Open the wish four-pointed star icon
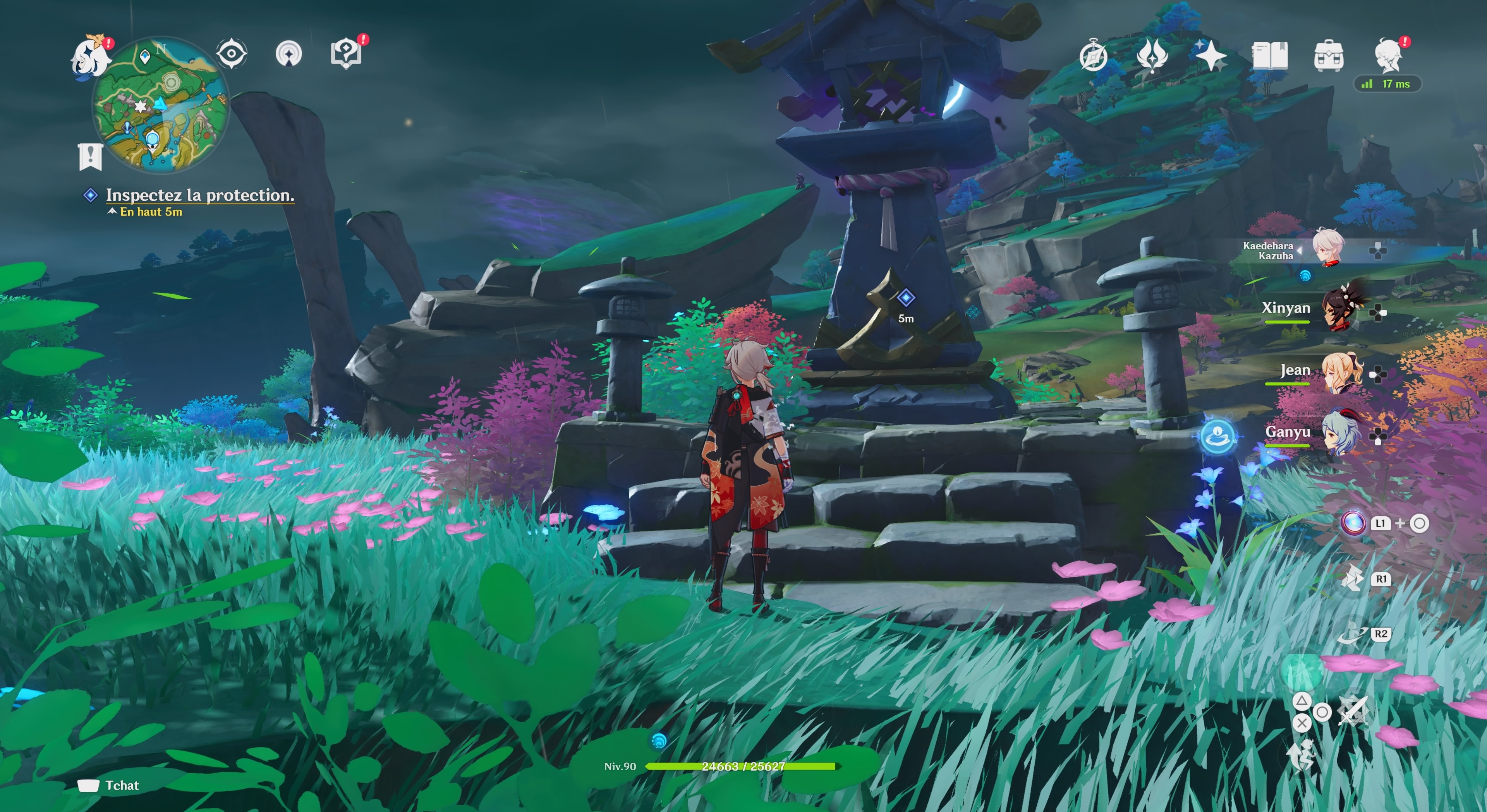 coord(1211,56)
